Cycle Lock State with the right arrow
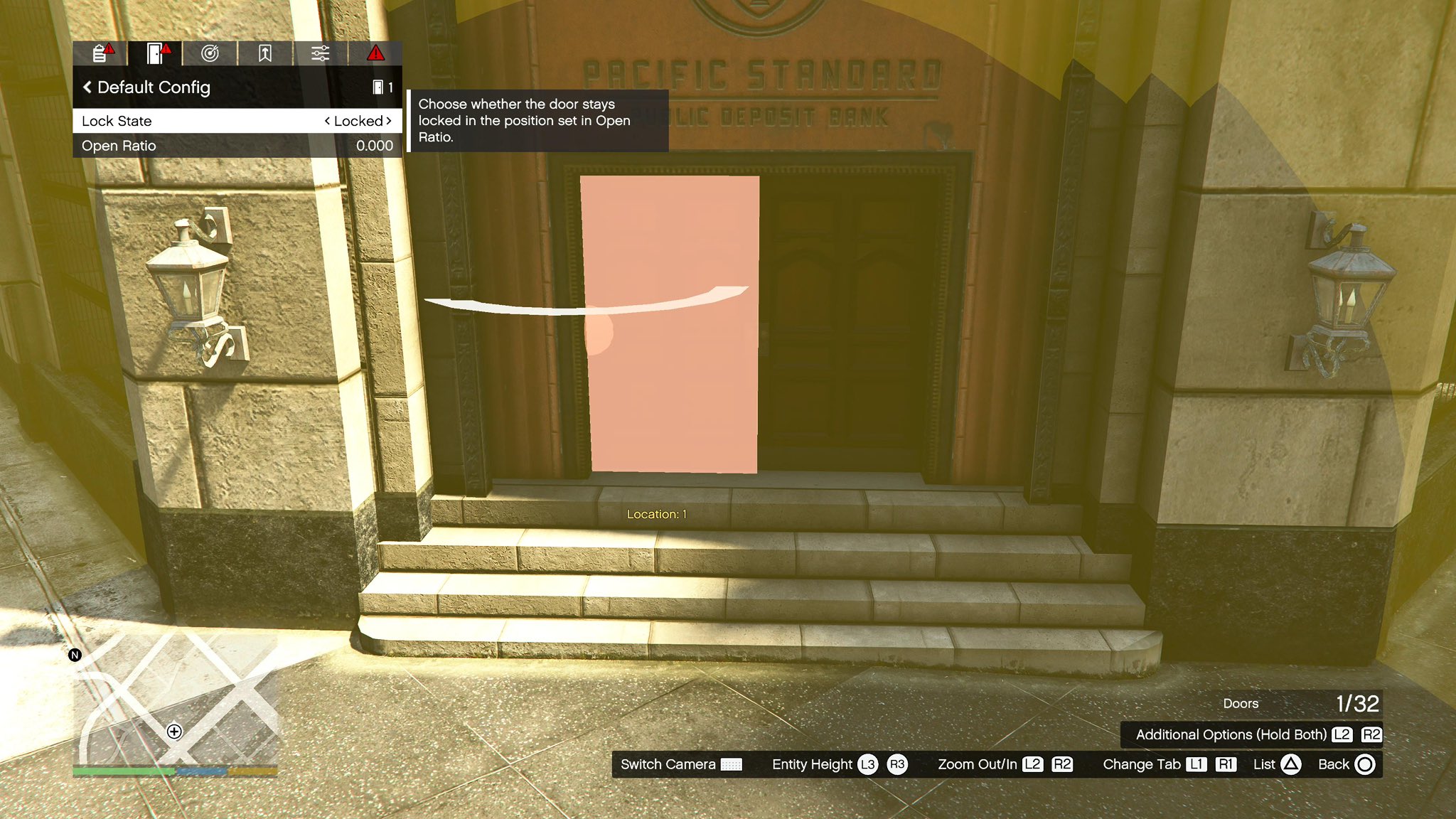Viewport: 1456px width, 819px height. 389,121
